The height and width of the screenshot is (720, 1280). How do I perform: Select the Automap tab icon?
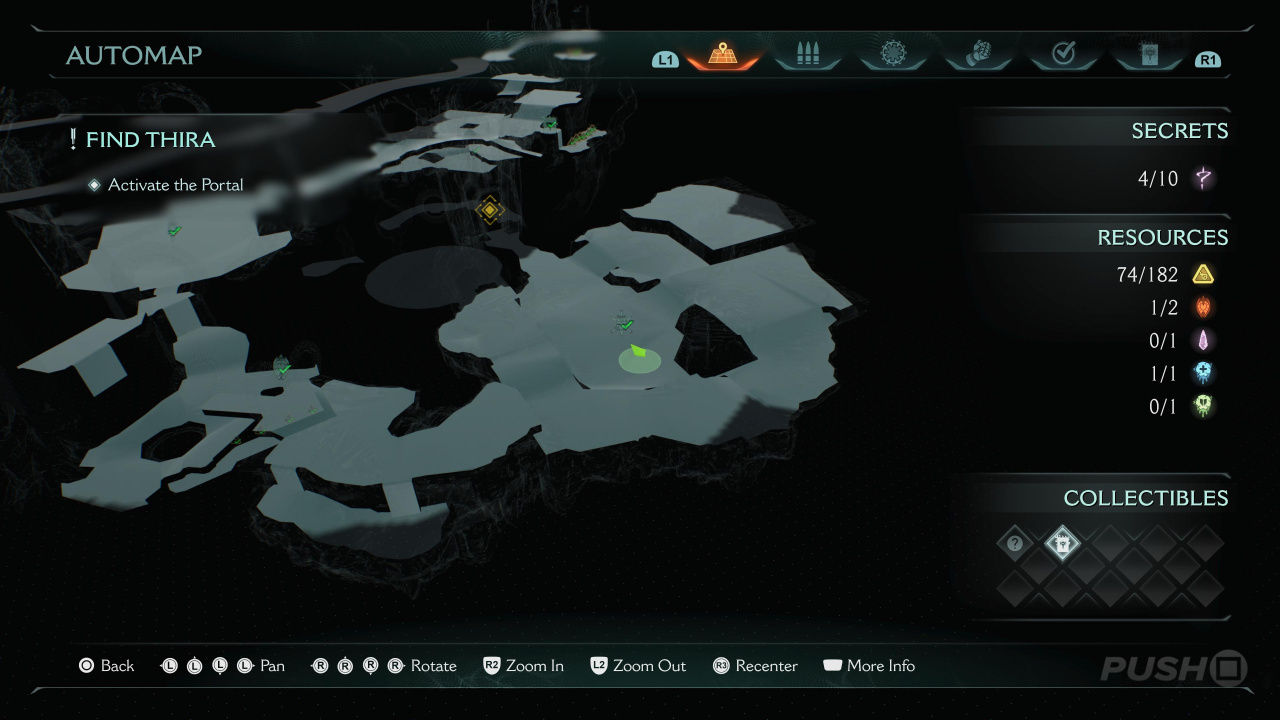722,55
